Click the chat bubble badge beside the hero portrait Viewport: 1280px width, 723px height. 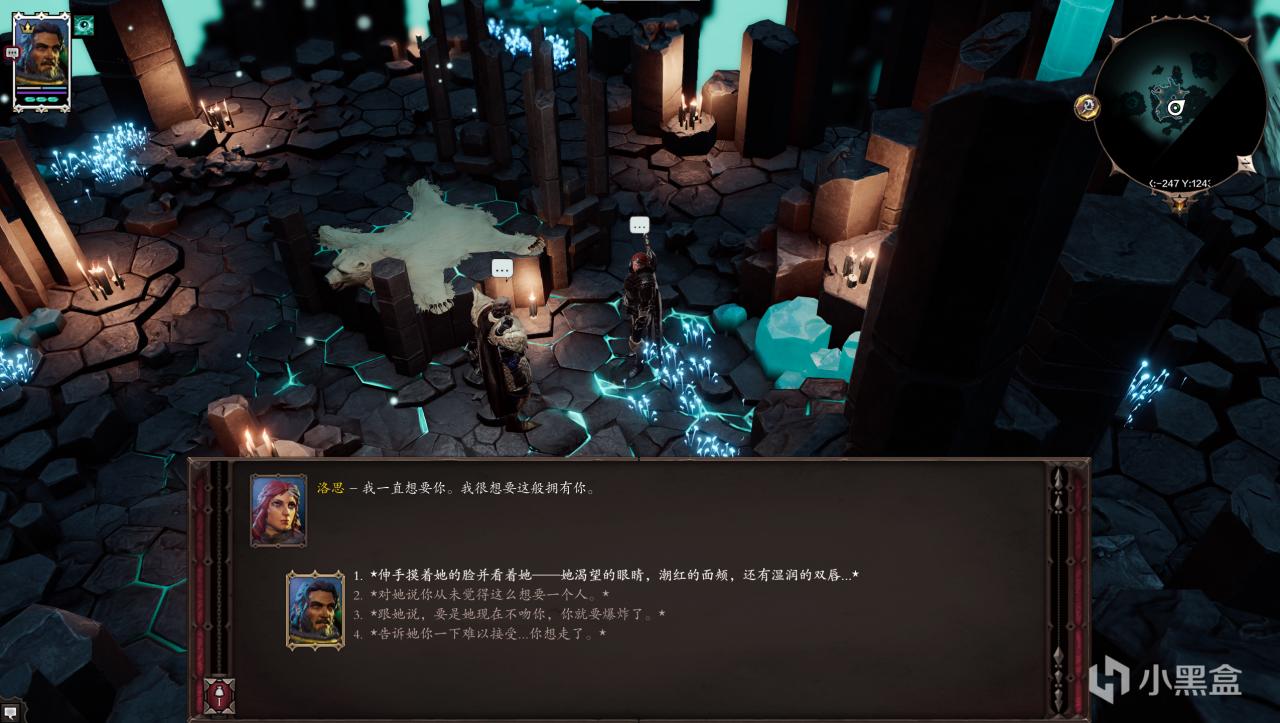(10, 52)
